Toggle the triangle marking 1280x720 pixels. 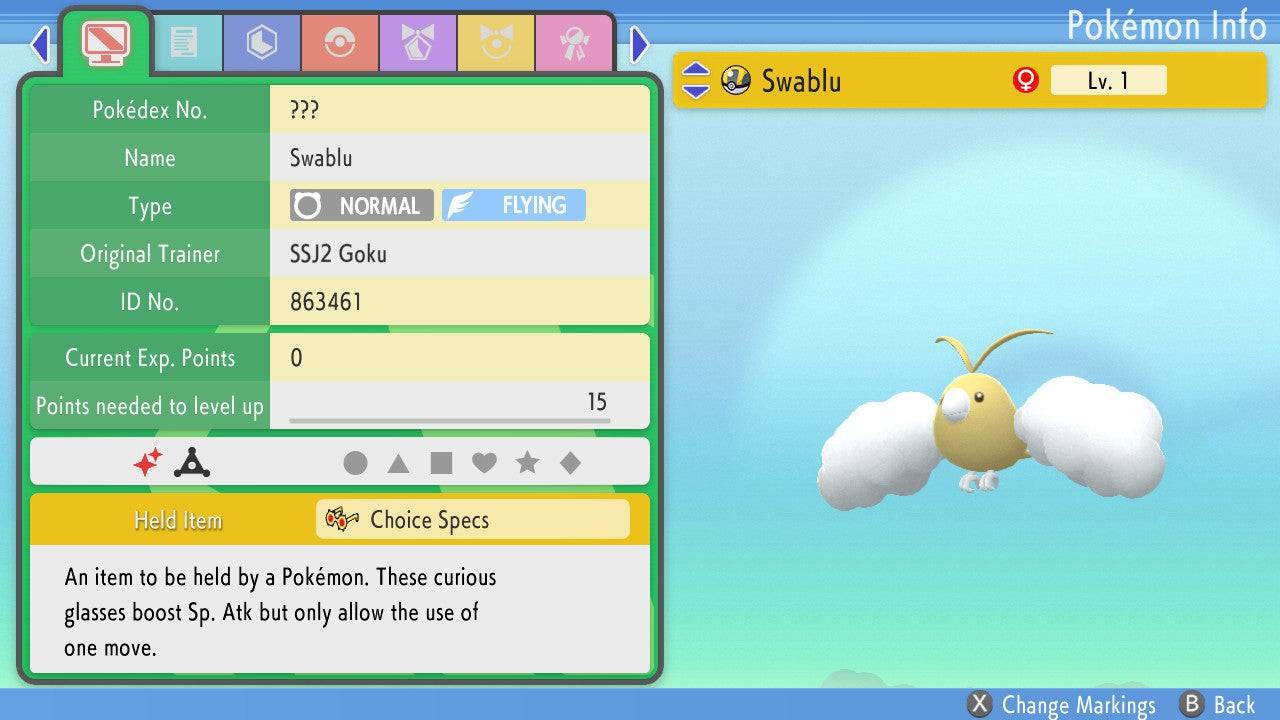(x=398, y=463)
